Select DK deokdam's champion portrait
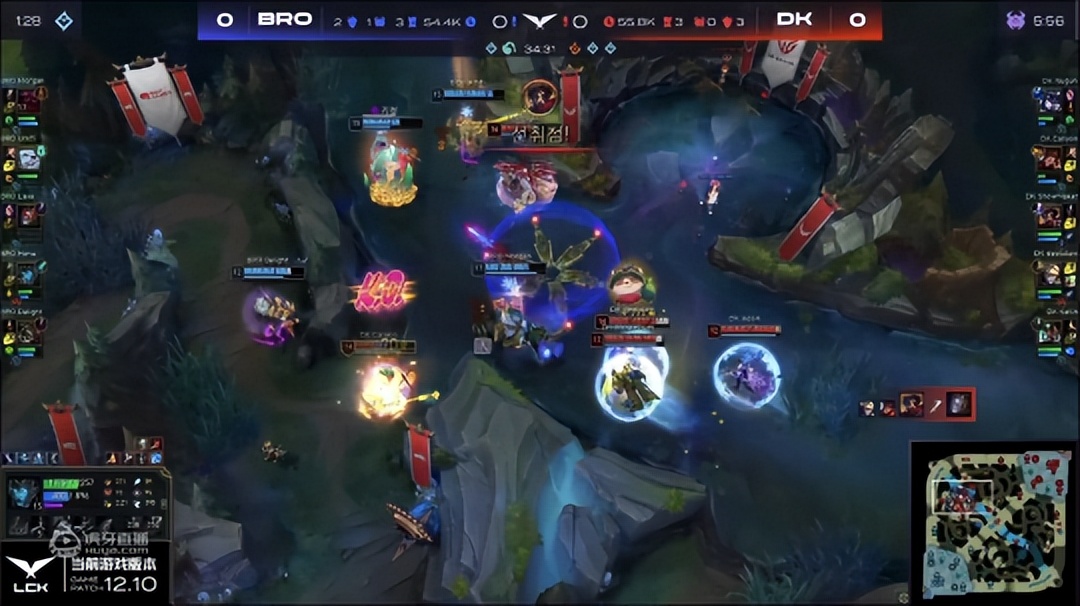Image resolution: width=1080 pixels, height=606 pixels. pyautogui.click(x=1051, y=273)
